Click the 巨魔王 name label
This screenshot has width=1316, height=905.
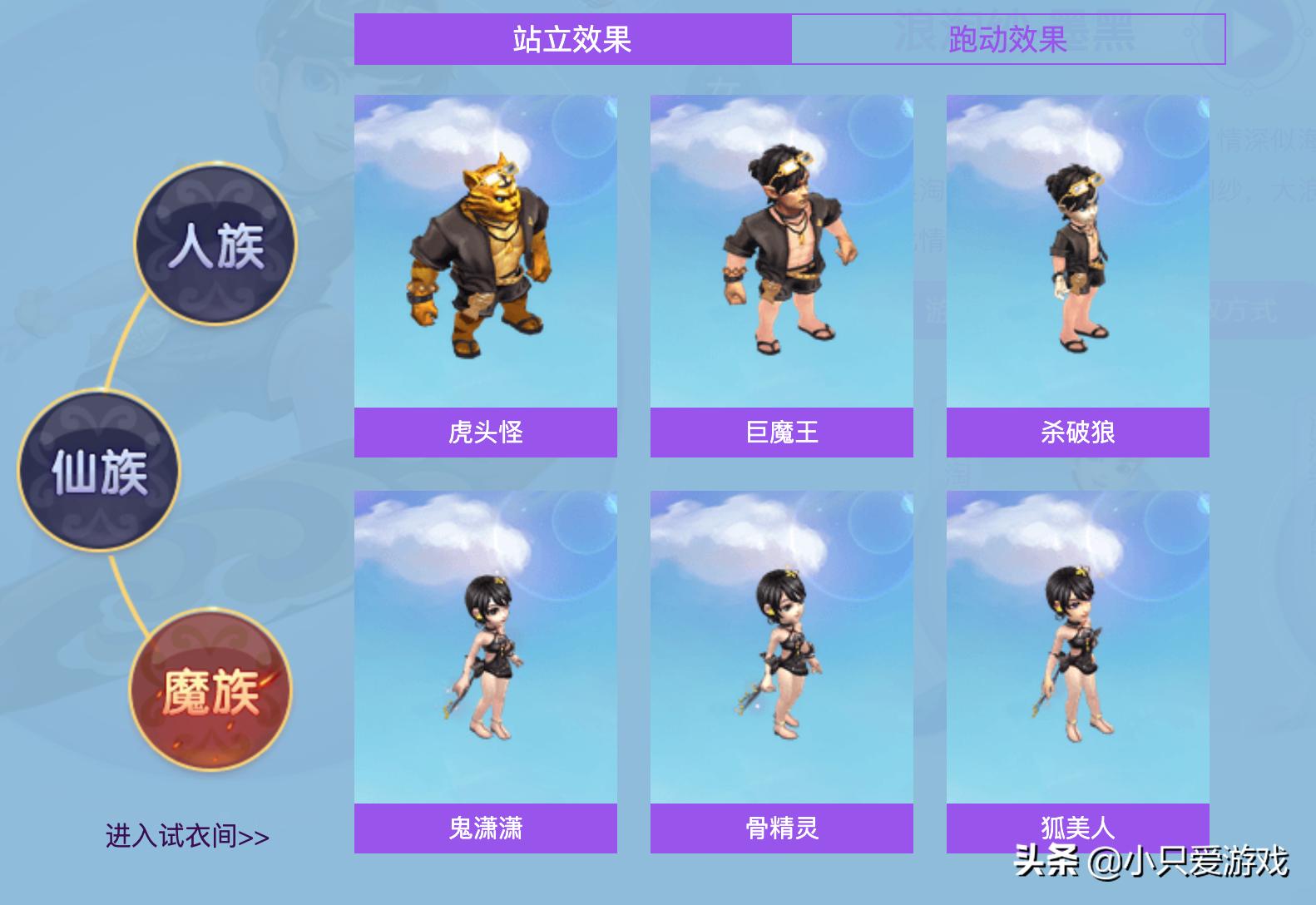(782, 433)
